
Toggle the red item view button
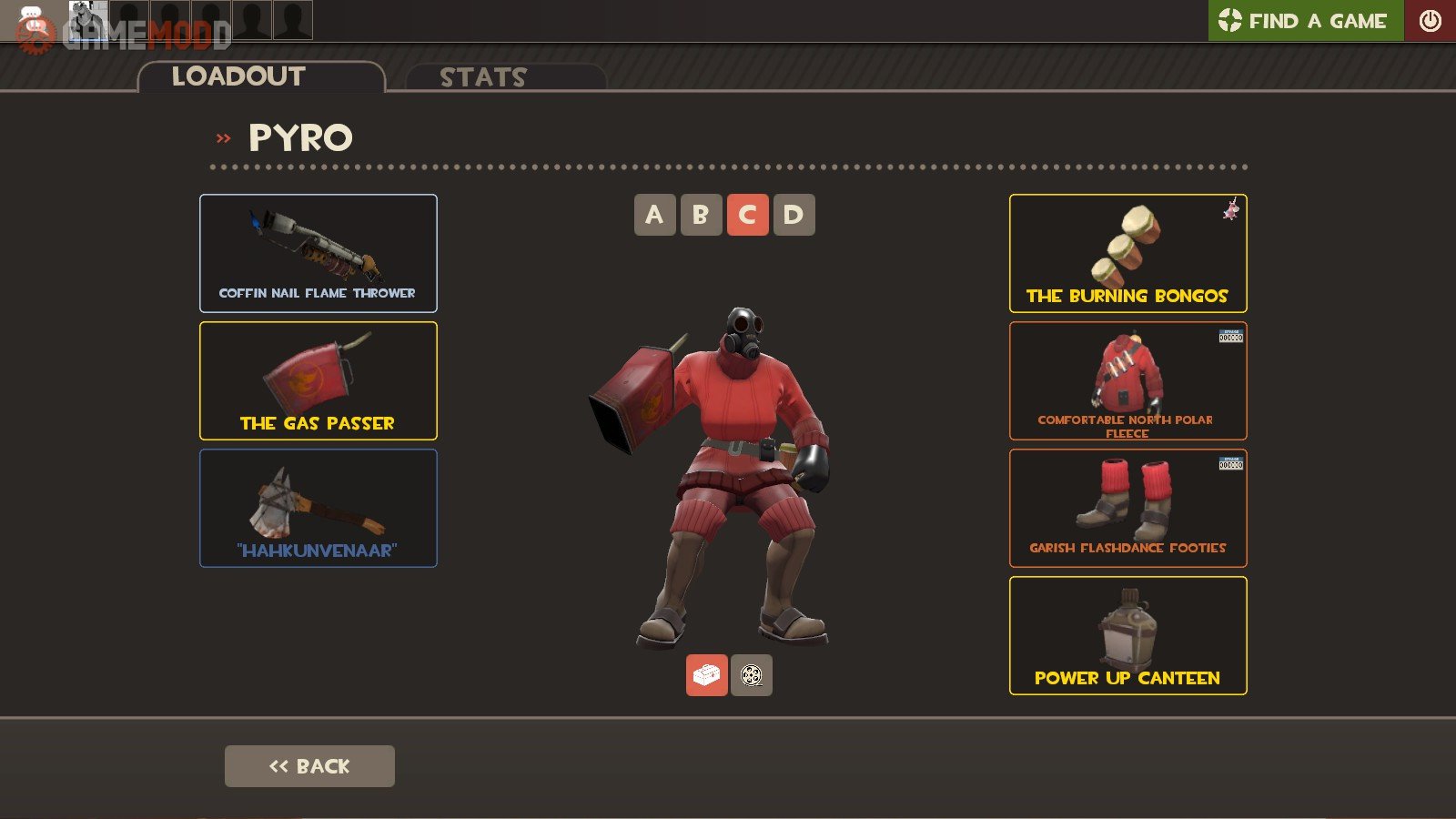point(706,675)
